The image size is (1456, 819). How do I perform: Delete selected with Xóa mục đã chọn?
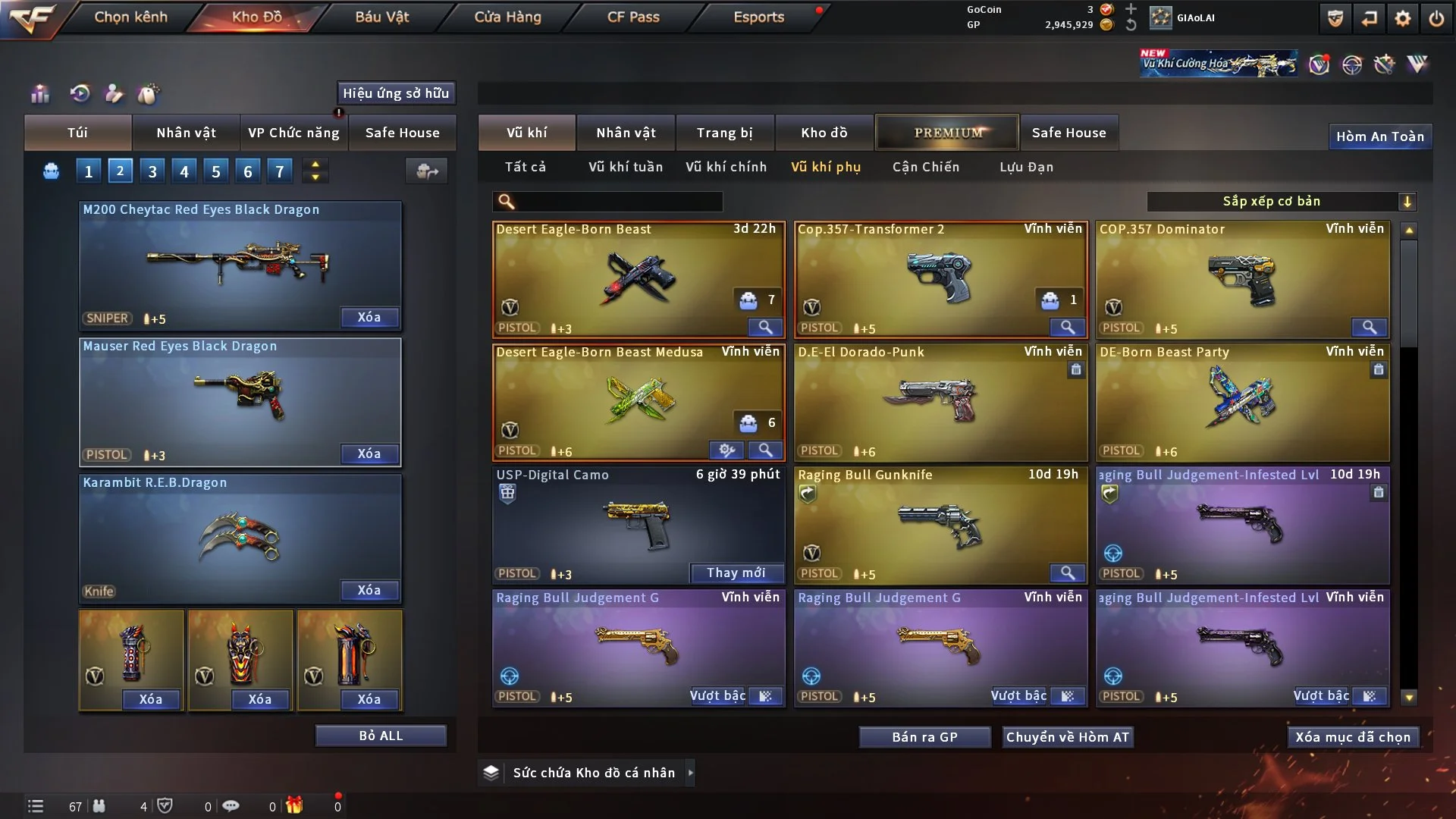click(x=1353, y=737)
